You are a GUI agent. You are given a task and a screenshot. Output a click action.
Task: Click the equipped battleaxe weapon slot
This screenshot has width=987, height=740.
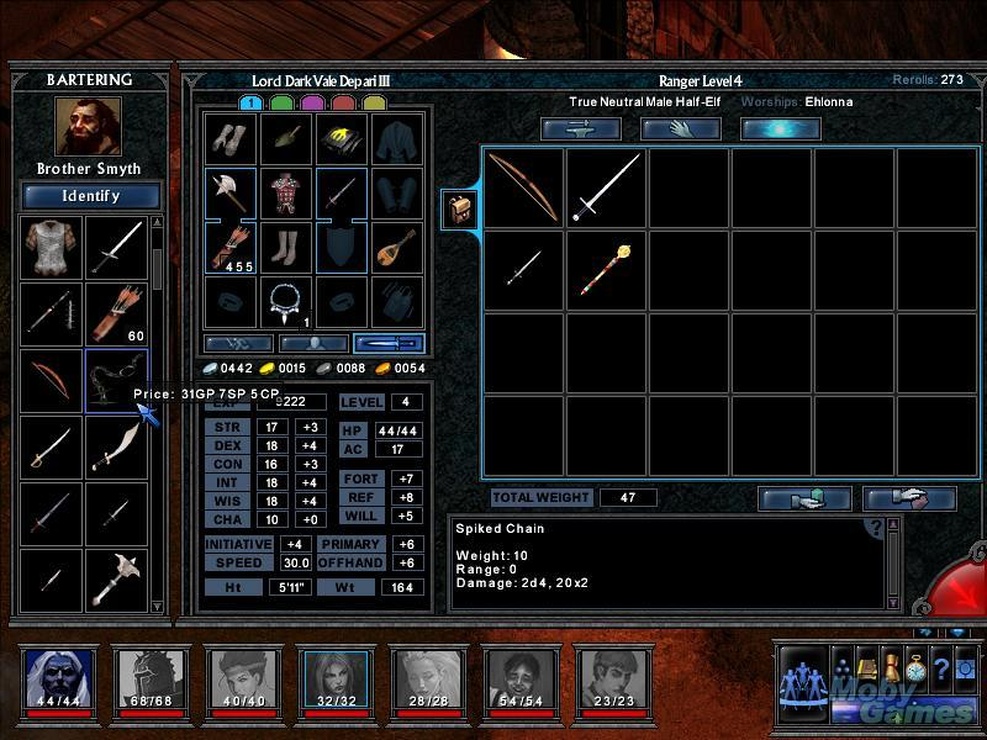click(231, 193)
